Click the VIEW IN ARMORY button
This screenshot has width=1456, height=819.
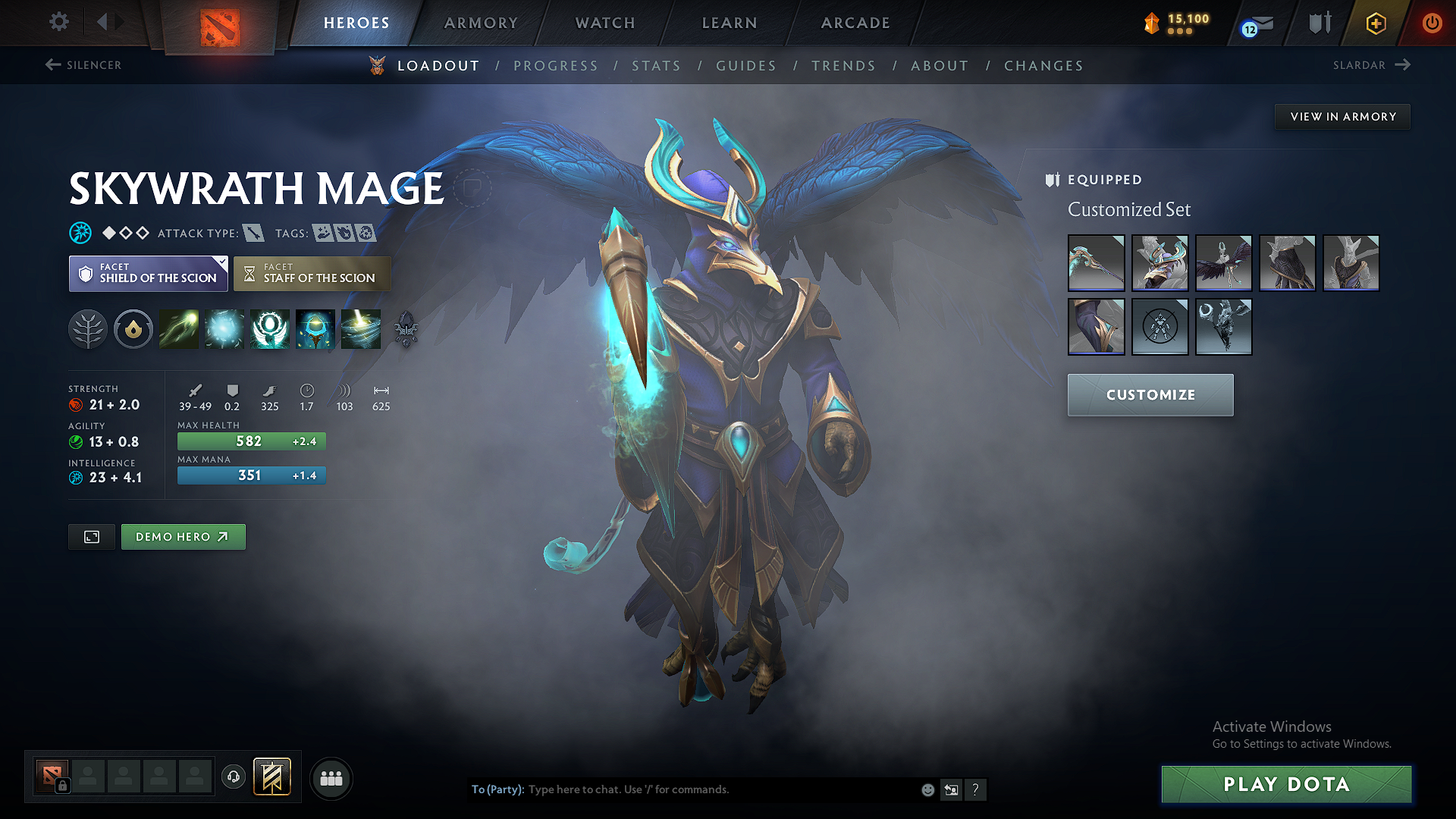tap(1342, 116)
